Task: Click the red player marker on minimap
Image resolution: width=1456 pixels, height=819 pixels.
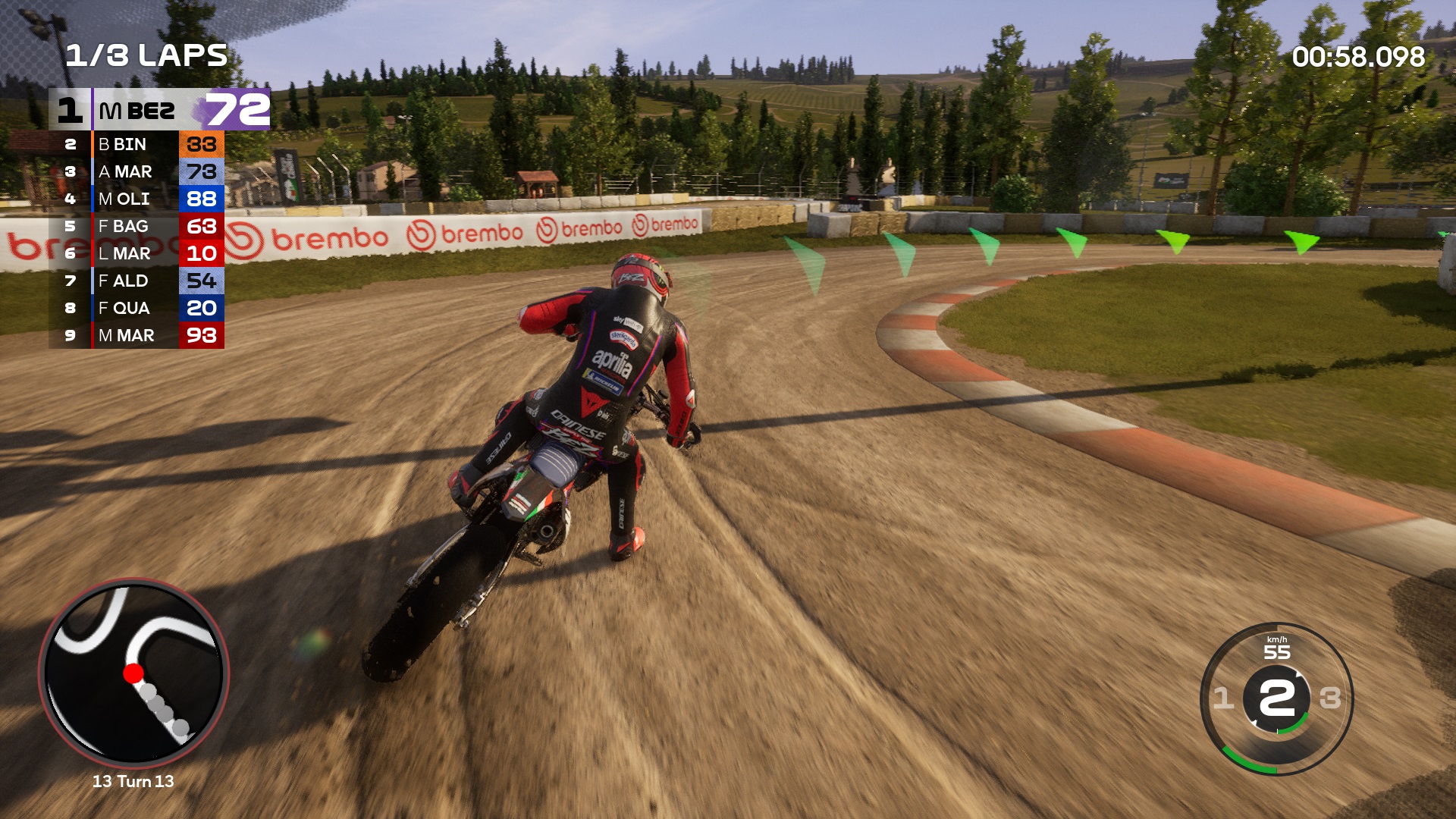Action: 133,673
